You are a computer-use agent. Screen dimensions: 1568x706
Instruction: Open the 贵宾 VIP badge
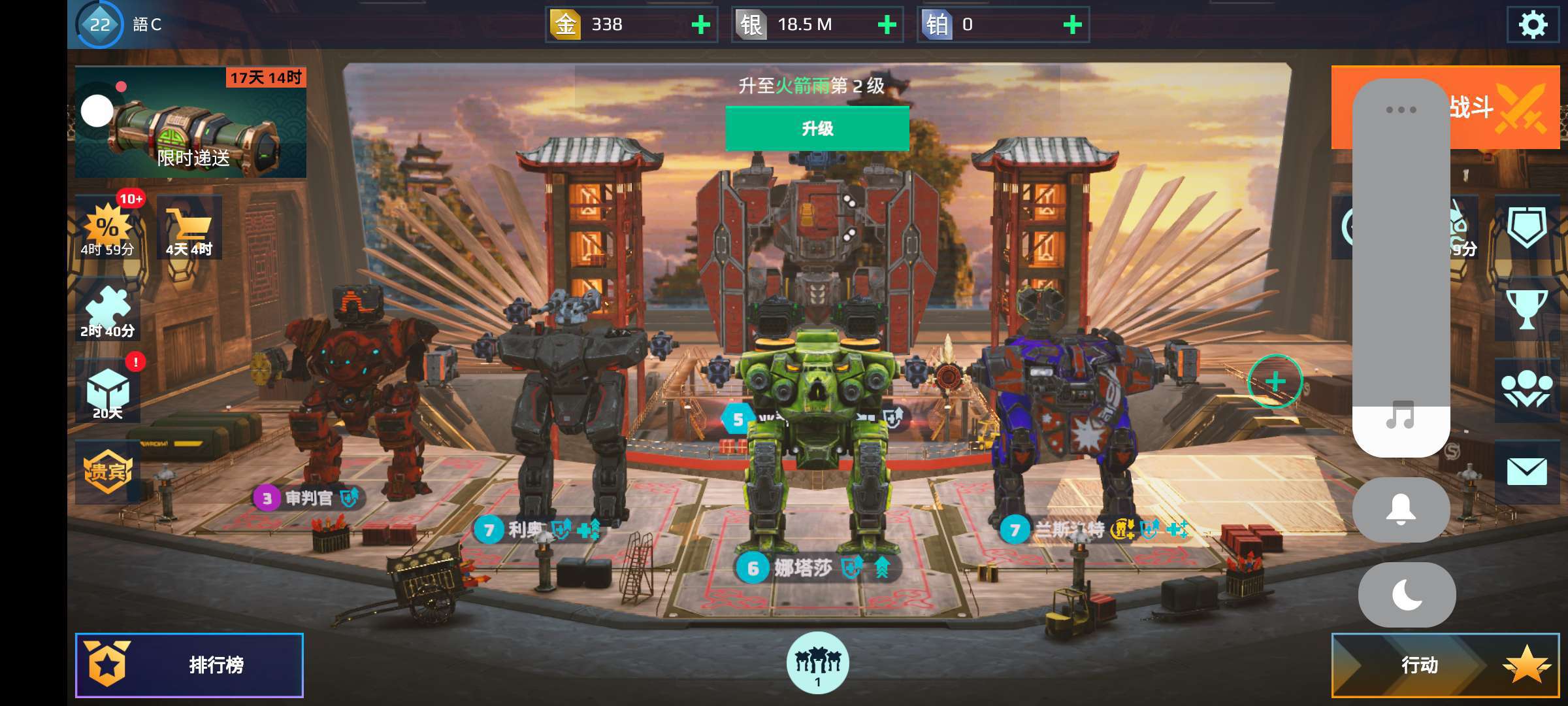coord(108,471)
